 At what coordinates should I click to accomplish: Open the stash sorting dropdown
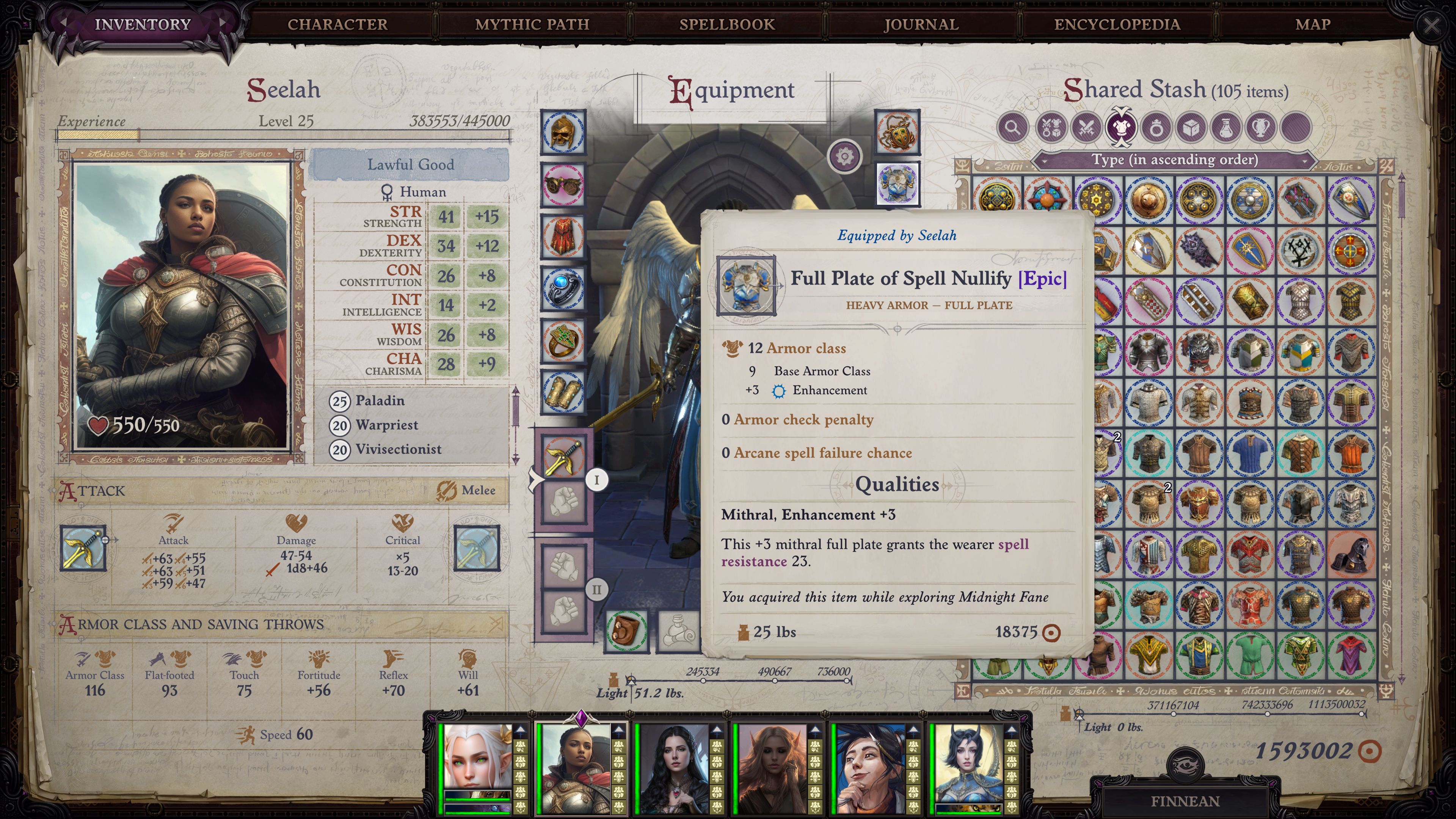(1175, 160)
